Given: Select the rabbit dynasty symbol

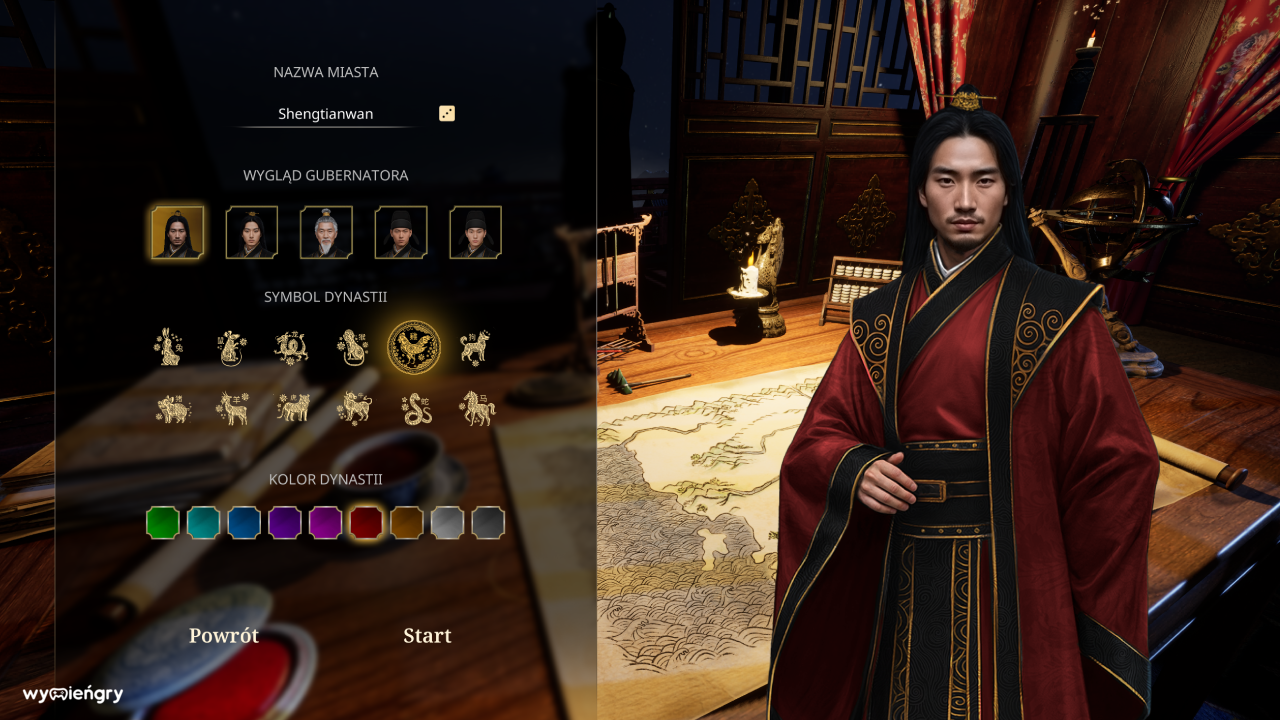Looking at the screenshot, I should (x=170, y=345).
